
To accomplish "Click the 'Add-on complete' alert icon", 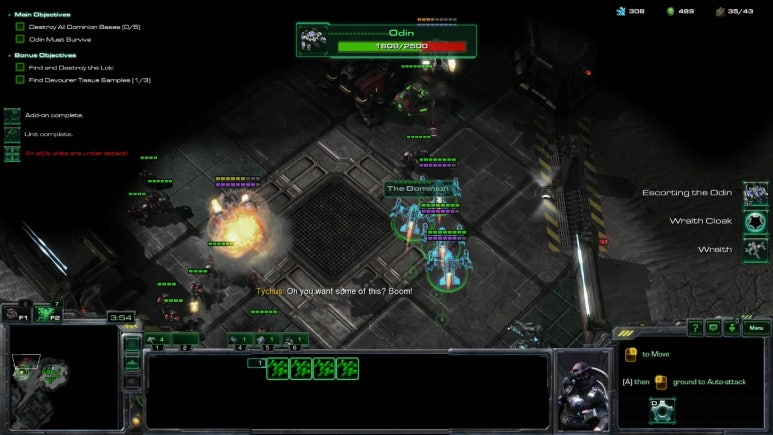I will (12, 116).
